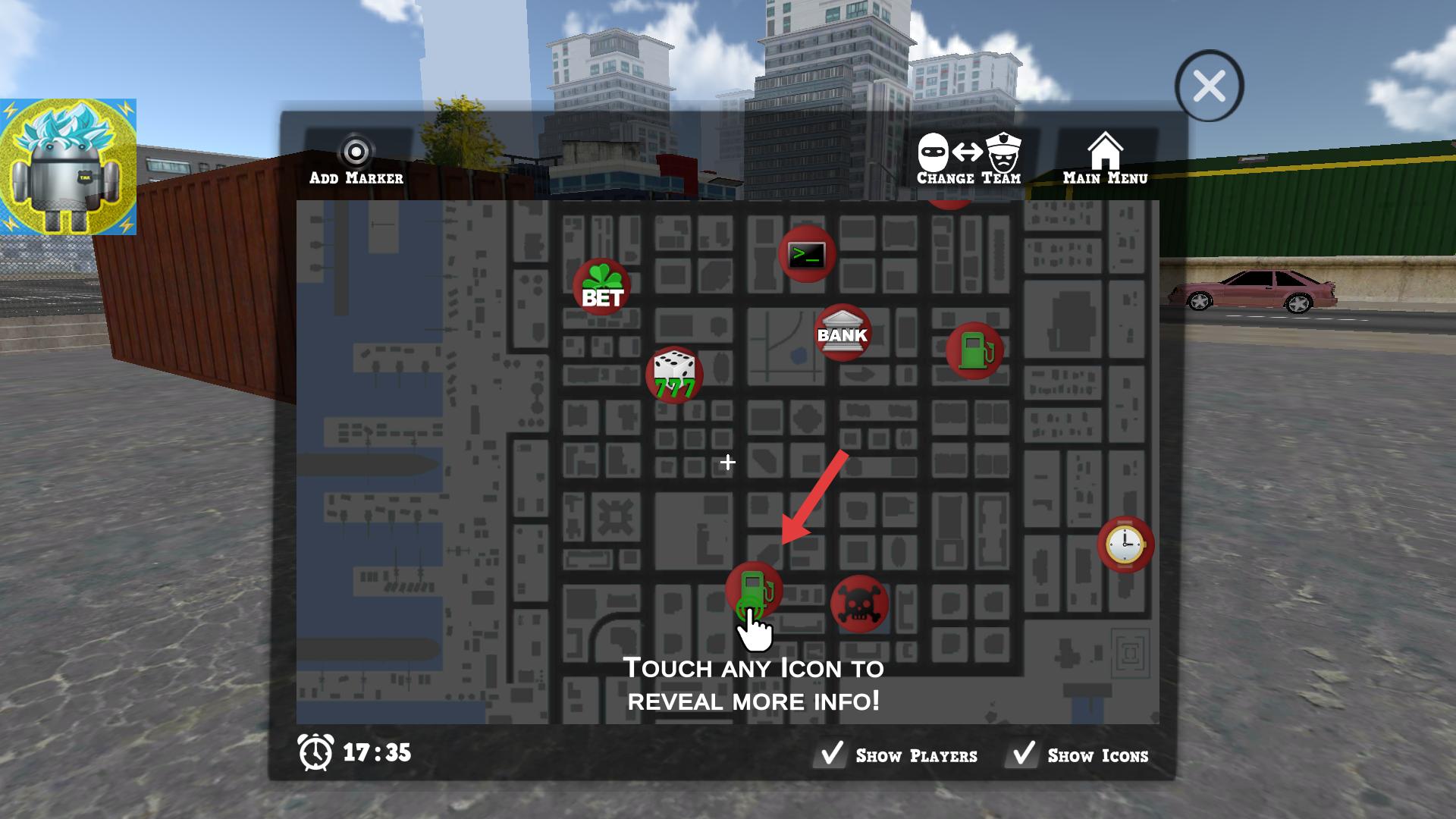The image size is (1456, 819).
Task: Open the terminal prompt map icon
Action: 807,254
